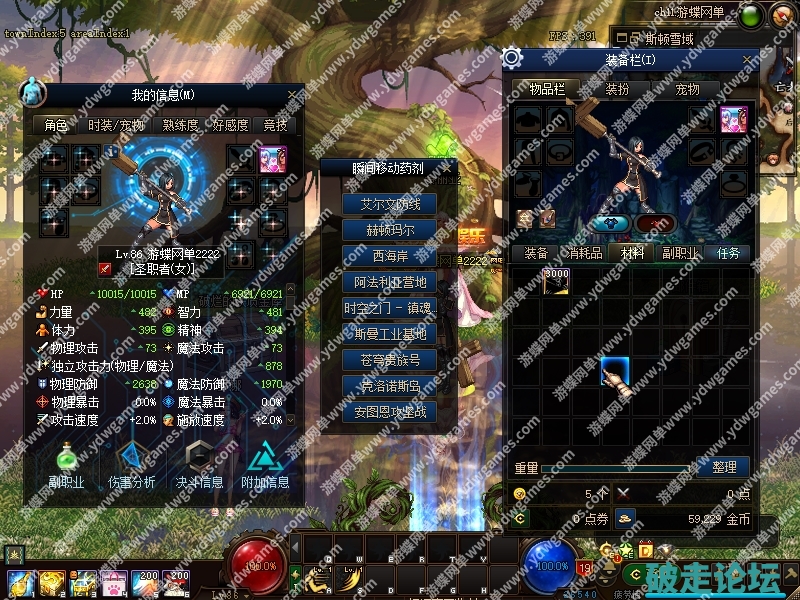Select 阿法利亚营地 destination
Screen dimensions: 800x600
coord(389,282)
